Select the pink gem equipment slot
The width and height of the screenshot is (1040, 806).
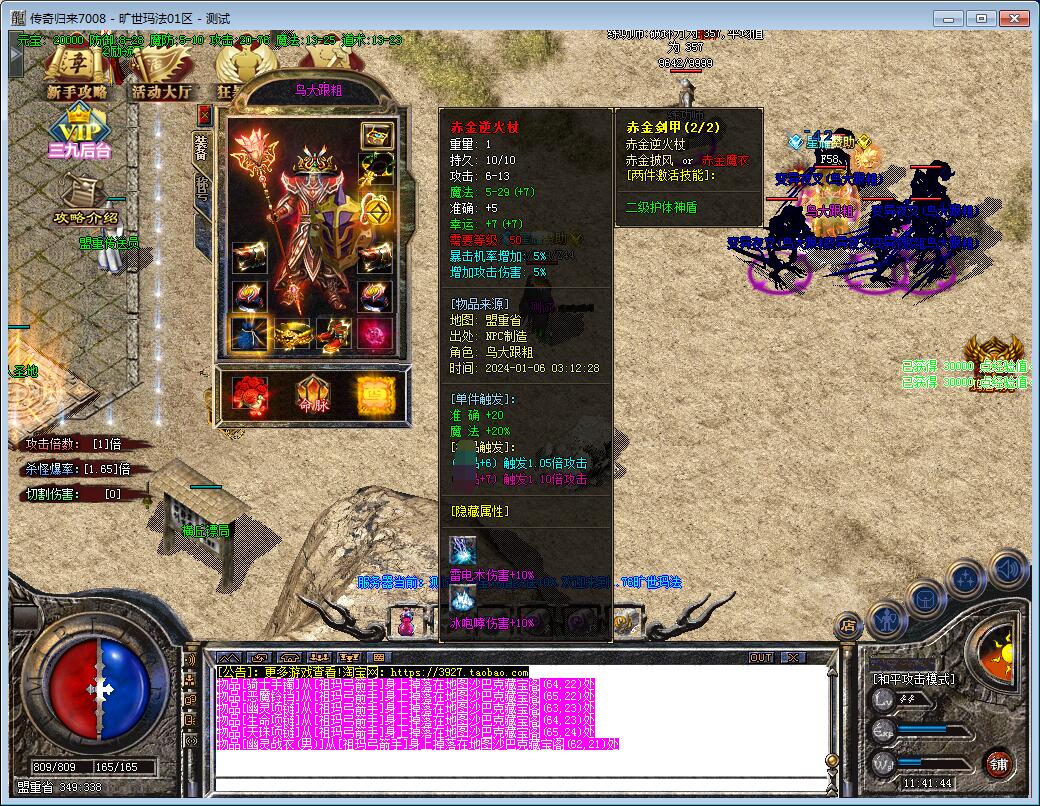[376, 334]
